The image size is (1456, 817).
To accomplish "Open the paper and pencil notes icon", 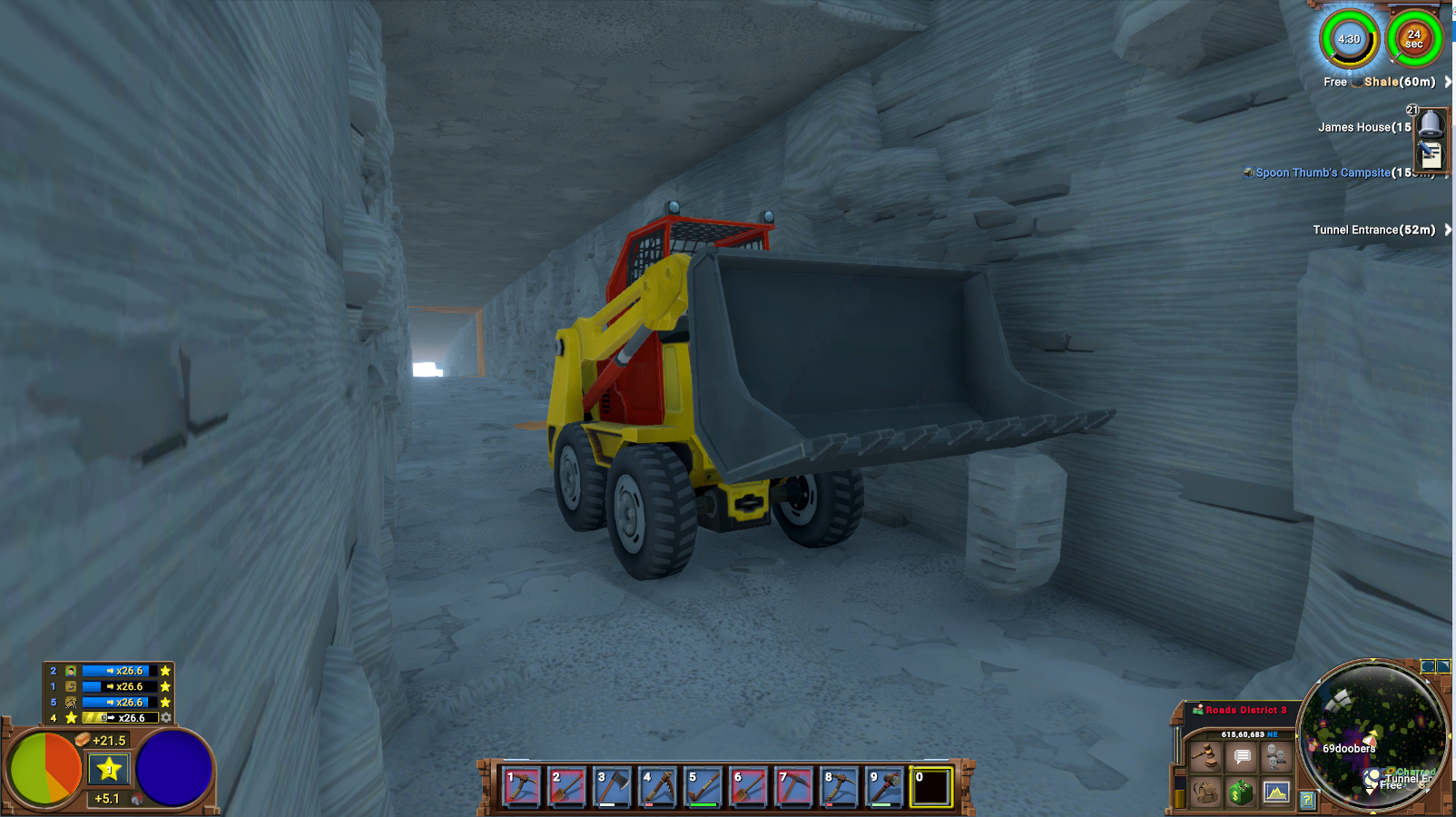I will tap(1431, 155).
